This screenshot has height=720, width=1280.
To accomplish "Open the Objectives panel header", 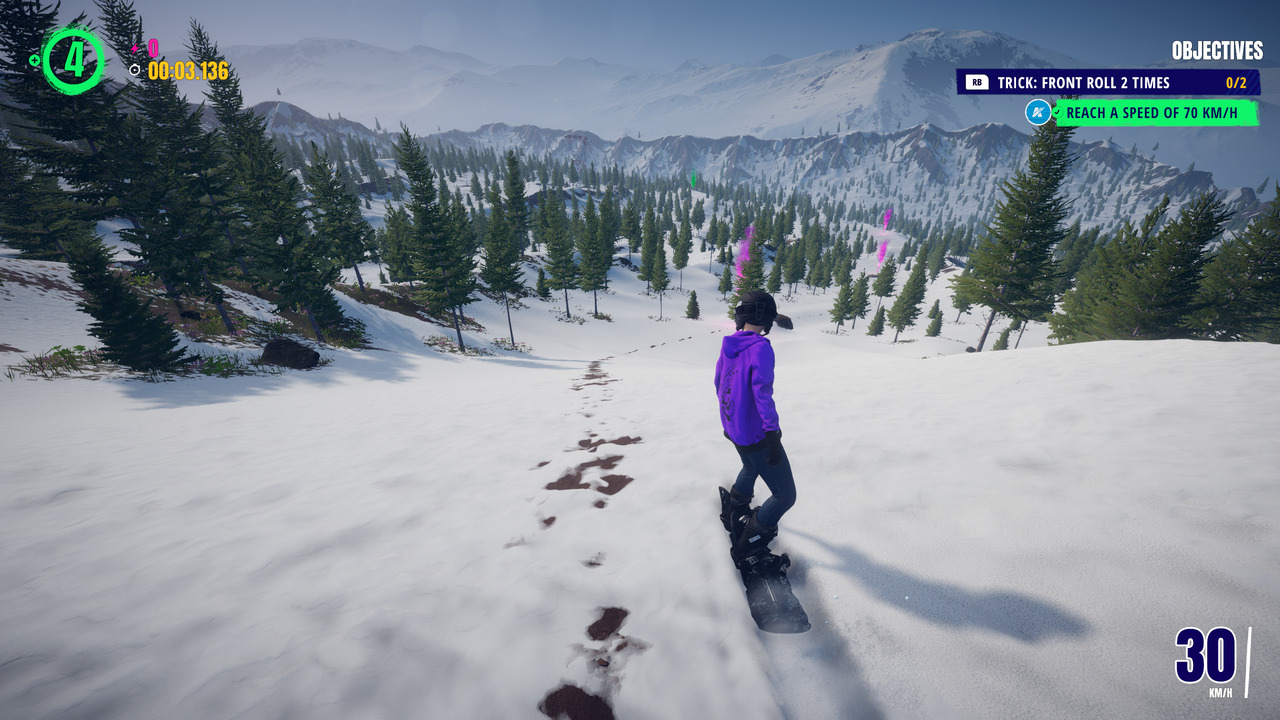I will pos(1216,51).
